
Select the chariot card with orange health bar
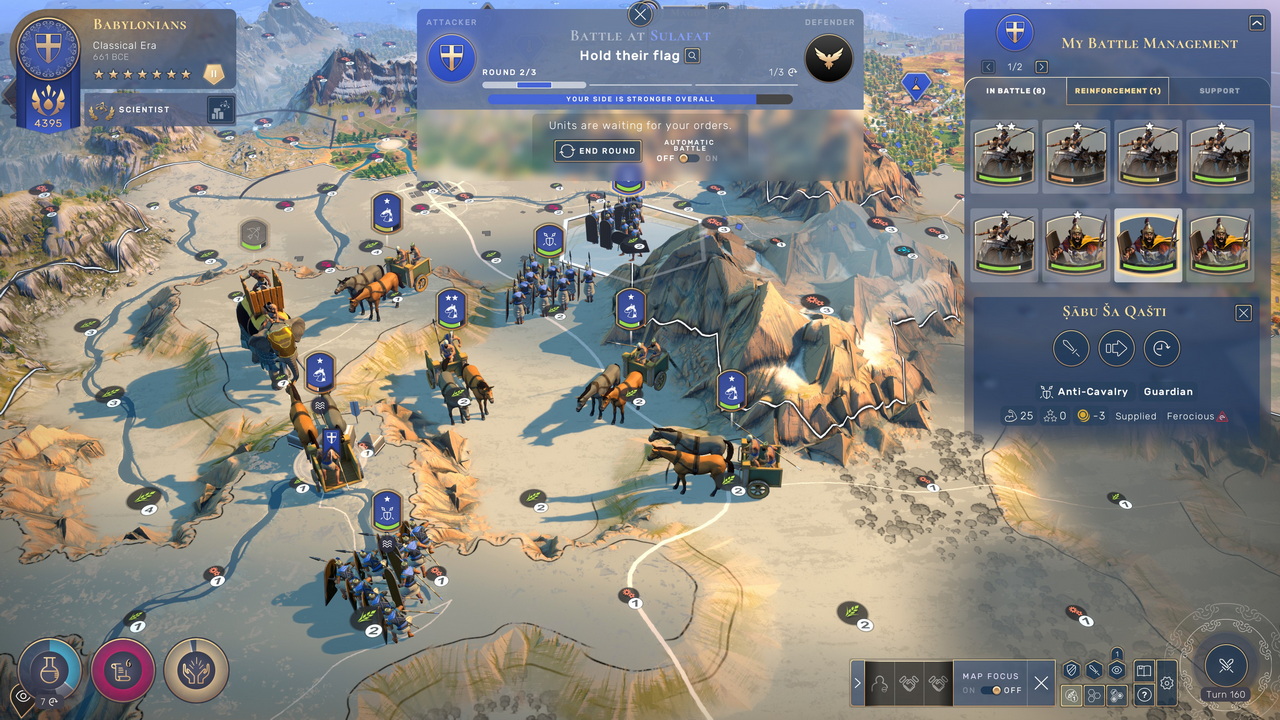[1077, 155]
